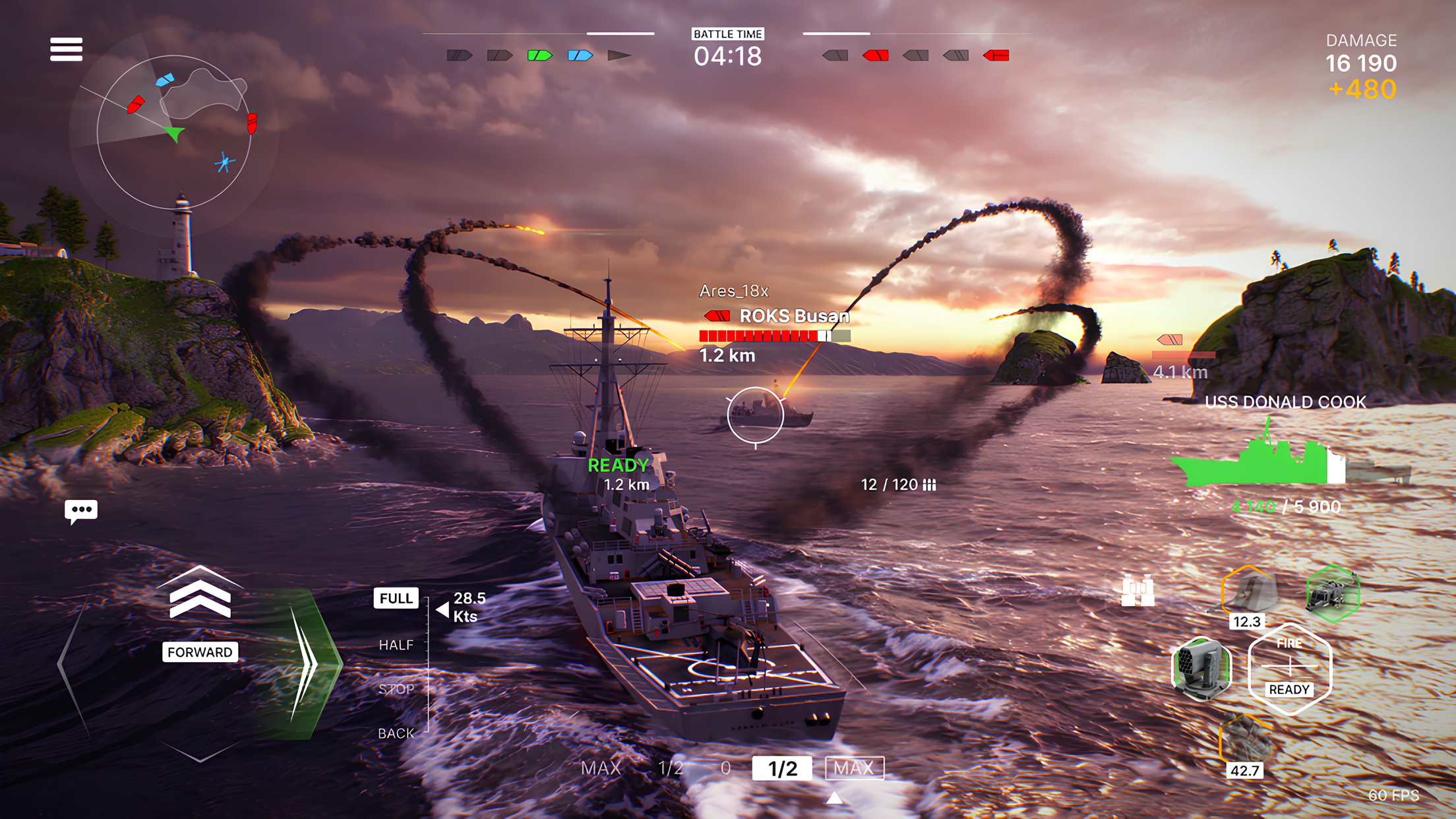The image size is (1456, 819).
Task: Select the MAX rudder option on the right
Action: tap(855, 768)
